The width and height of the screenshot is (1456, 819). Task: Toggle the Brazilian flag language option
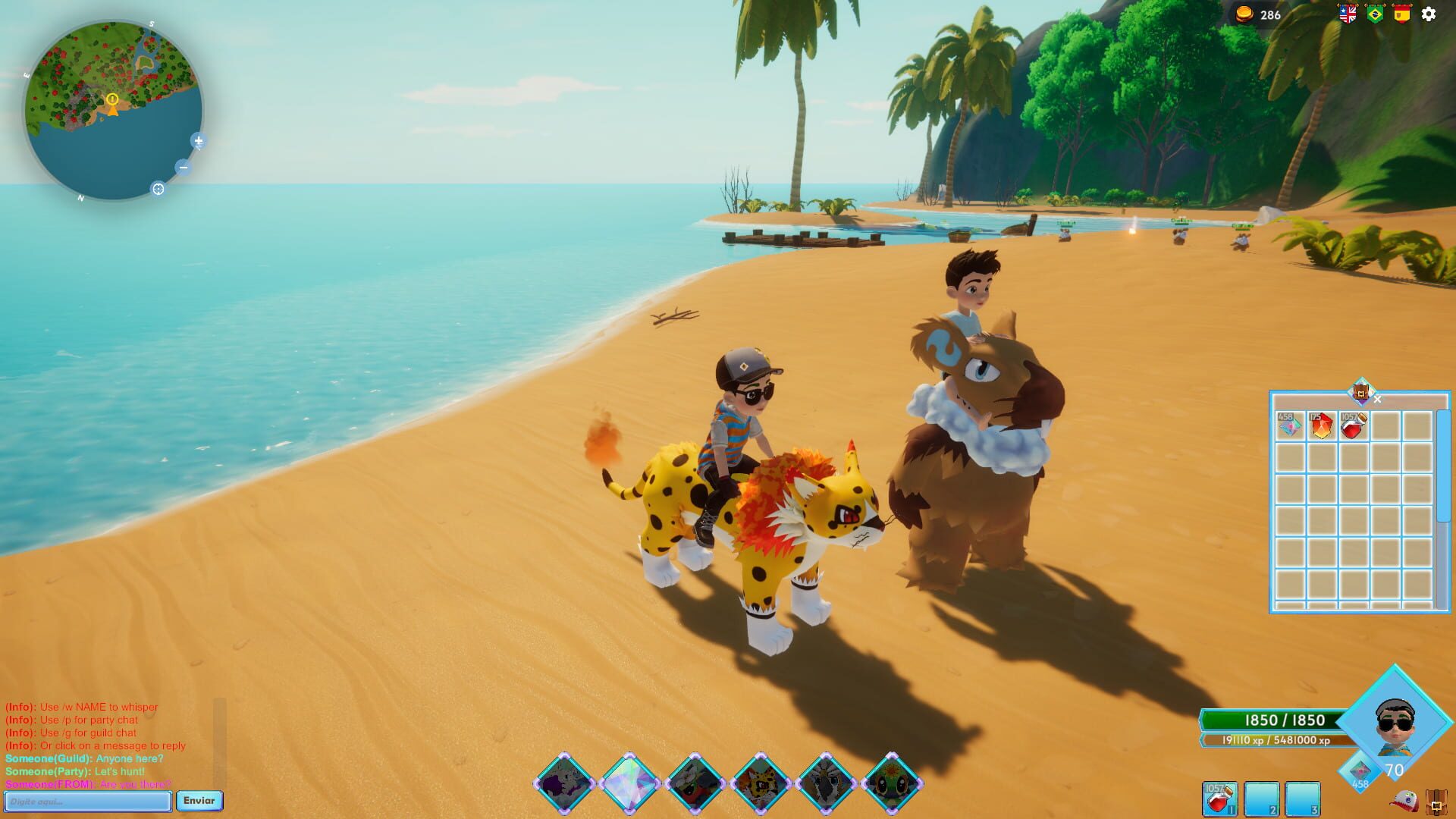coord(1373,13)
